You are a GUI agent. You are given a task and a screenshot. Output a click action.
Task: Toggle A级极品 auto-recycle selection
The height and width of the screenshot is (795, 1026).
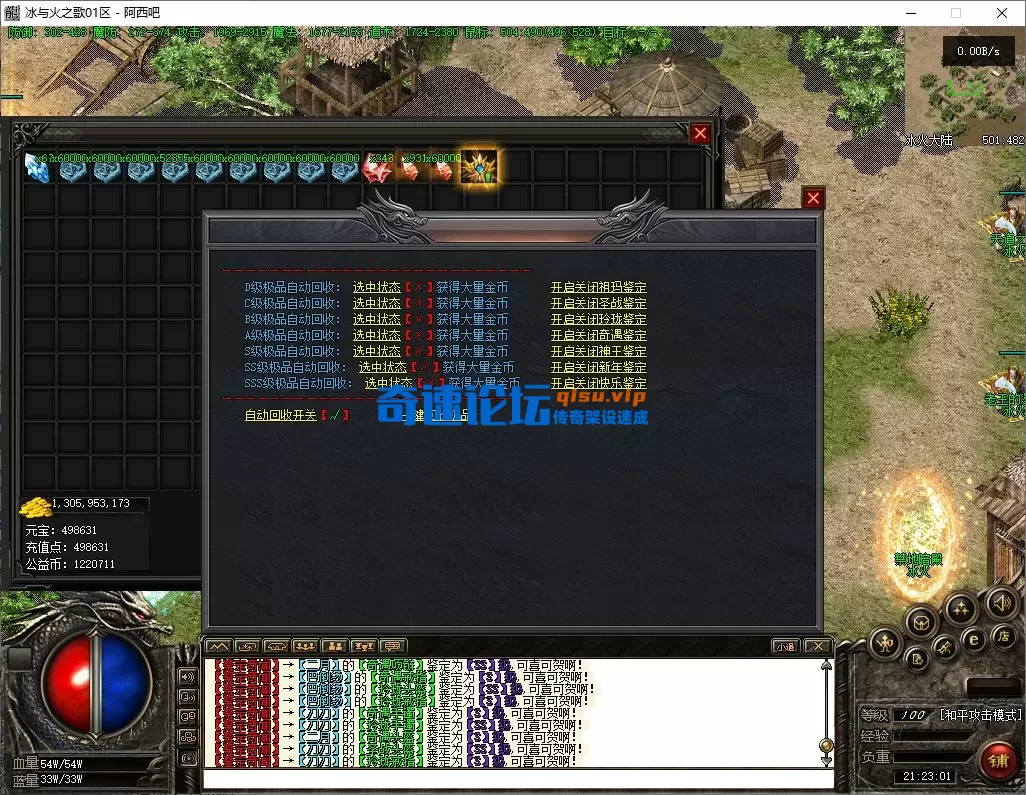tap(376, 335)
